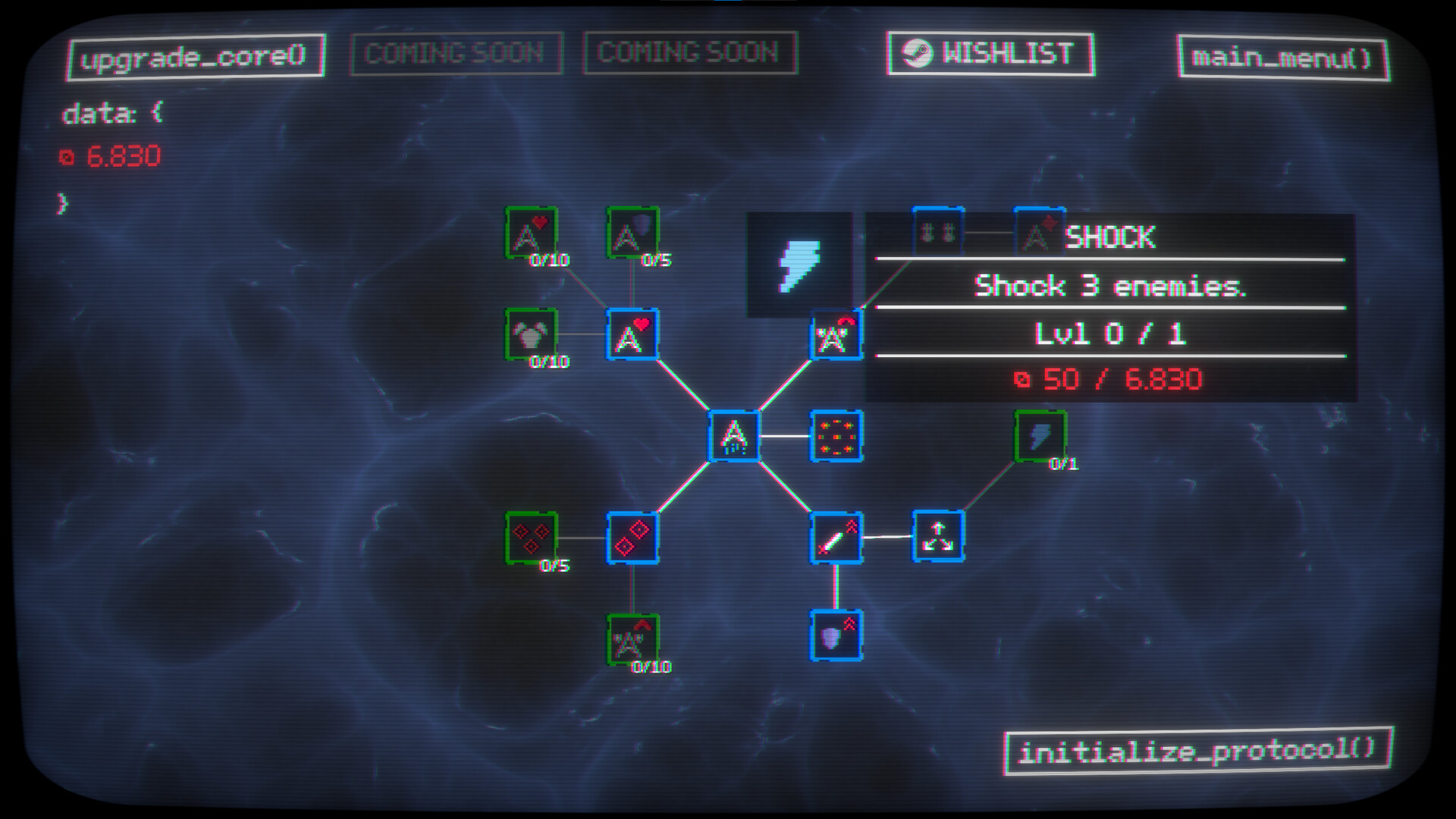Select the green triple-diamond node marked 0/5
The image size is (1456, 819).
[x=532, y=538]
